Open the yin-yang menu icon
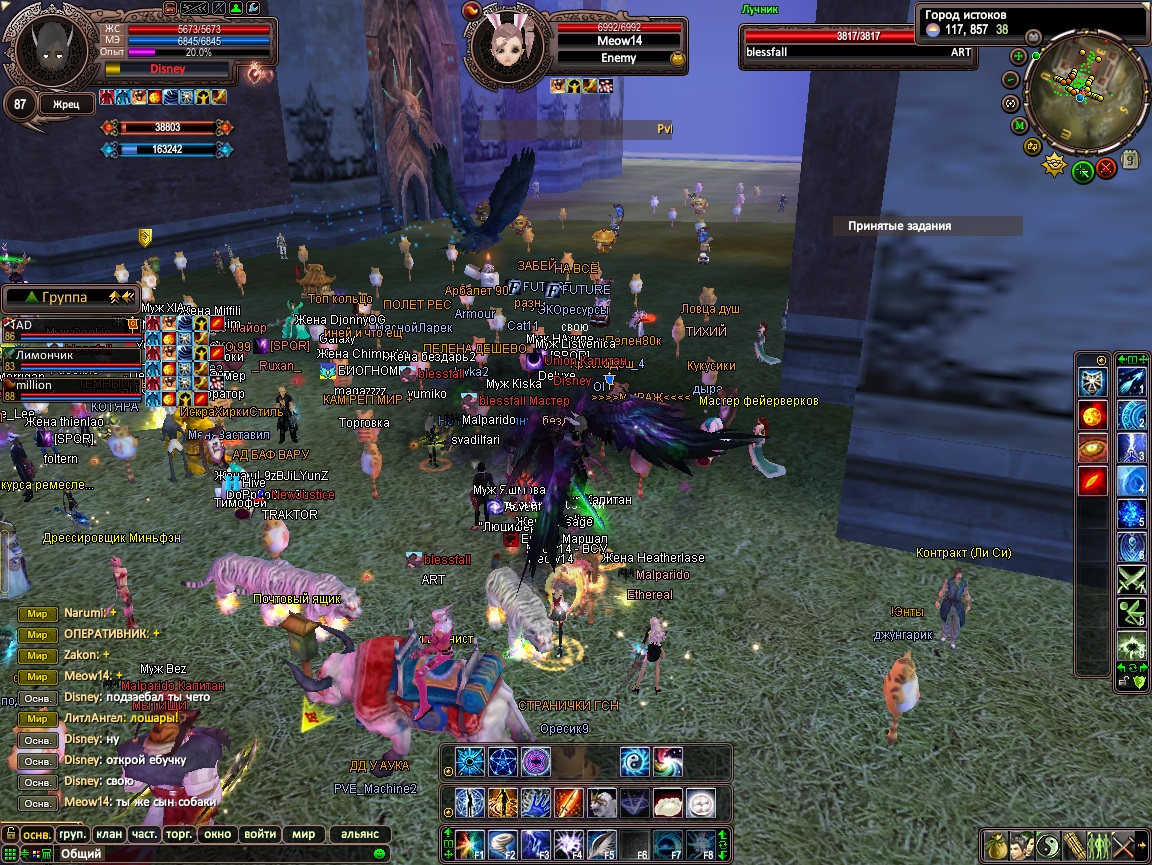Image resolution: width=1152 pixels, height=865 pixels. pyautogui.click(x=1047, y=844)
